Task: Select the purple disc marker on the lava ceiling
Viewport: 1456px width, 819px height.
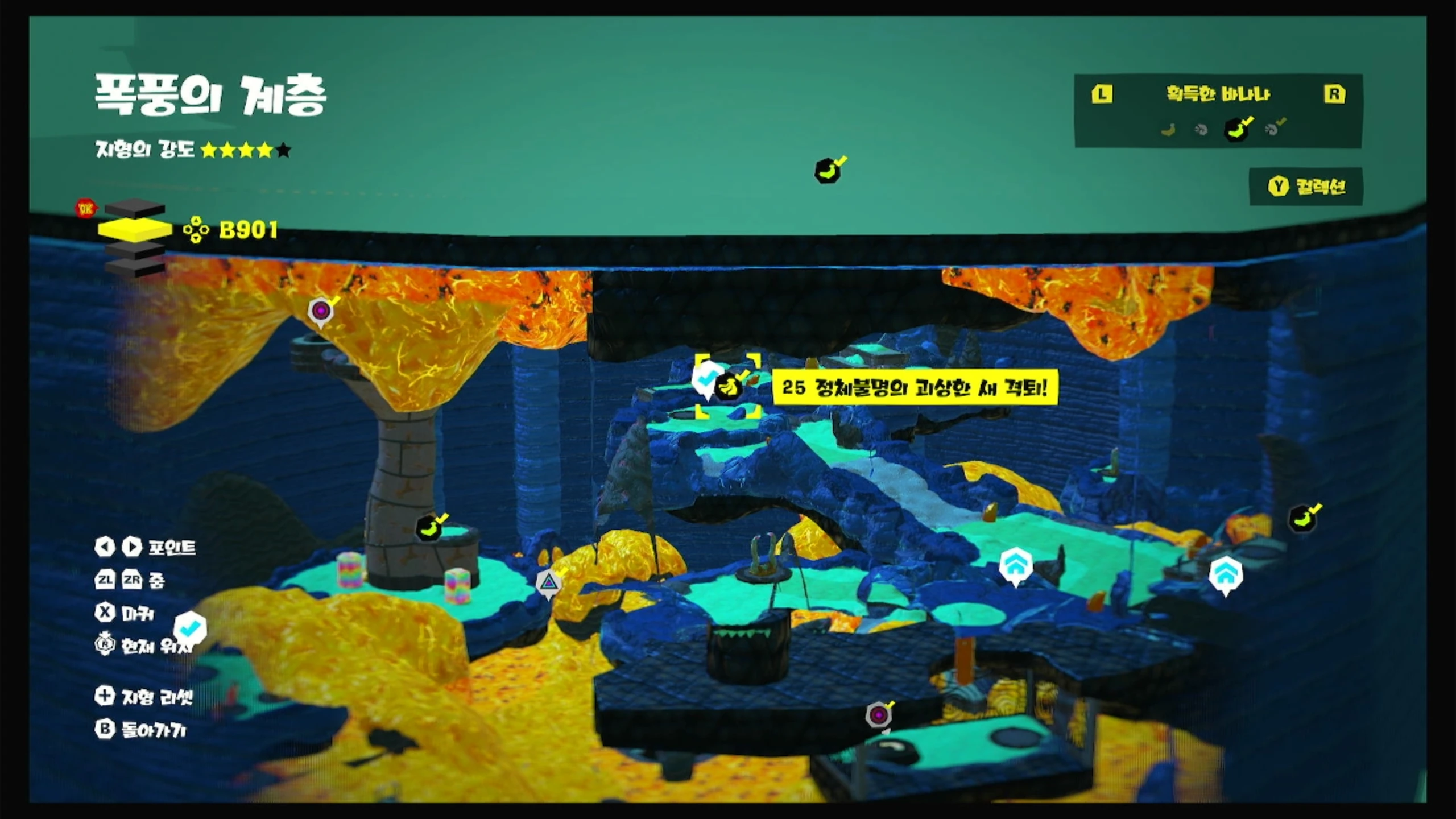Action: [x=321, y=311]
